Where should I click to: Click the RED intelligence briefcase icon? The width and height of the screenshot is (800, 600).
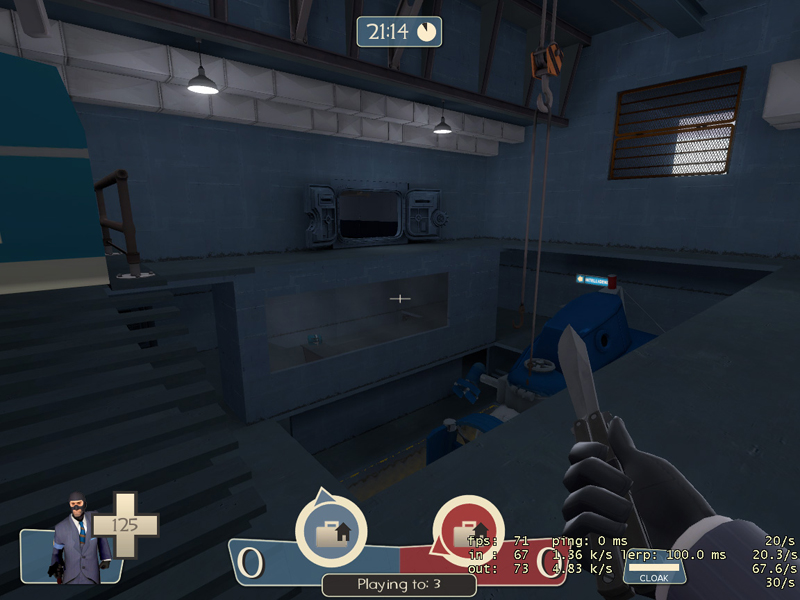coord(467,531)
